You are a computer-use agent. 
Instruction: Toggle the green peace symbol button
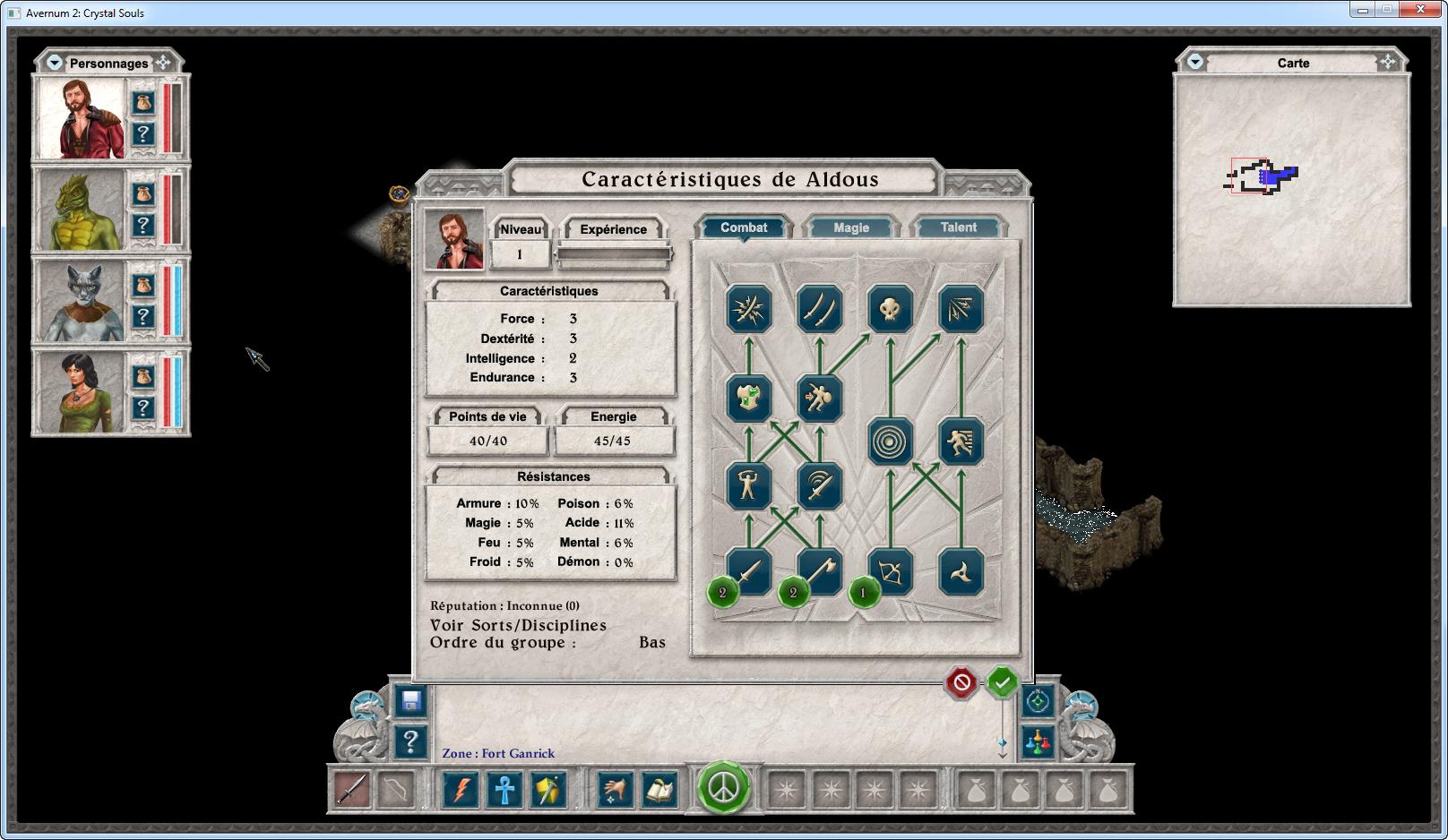(x=723, y=788)
